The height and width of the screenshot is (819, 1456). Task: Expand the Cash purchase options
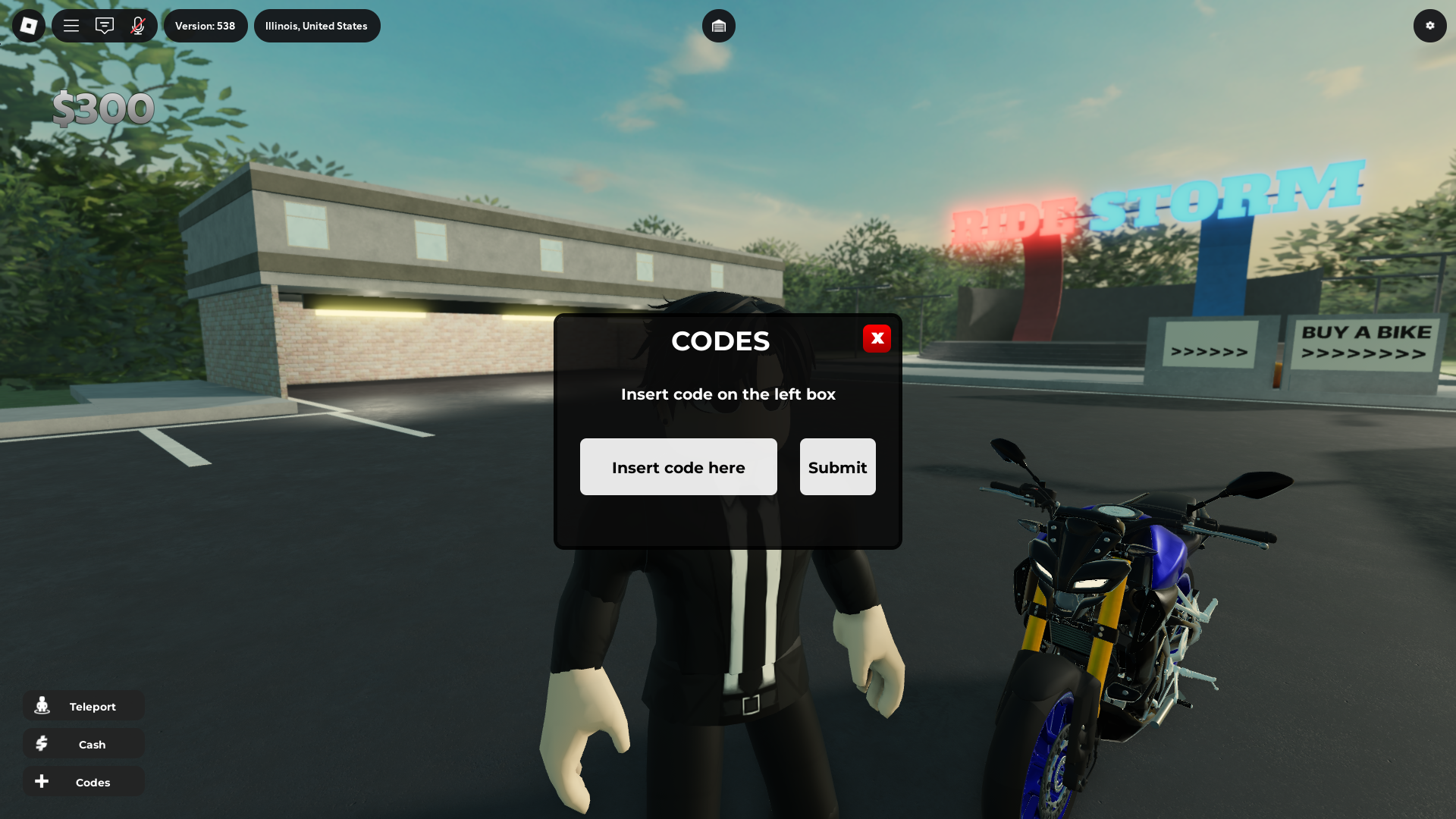[x=83, y=743]
